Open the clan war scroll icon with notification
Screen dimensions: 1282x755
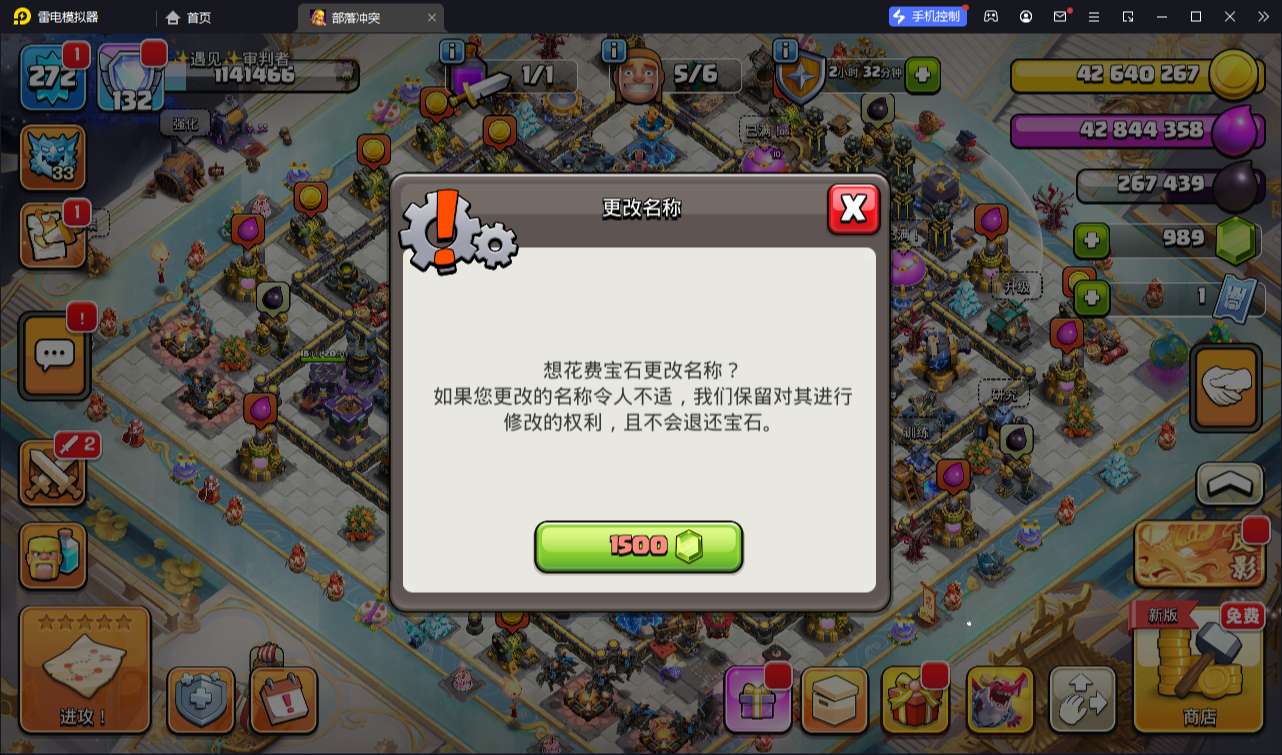[x=54, y=236]
